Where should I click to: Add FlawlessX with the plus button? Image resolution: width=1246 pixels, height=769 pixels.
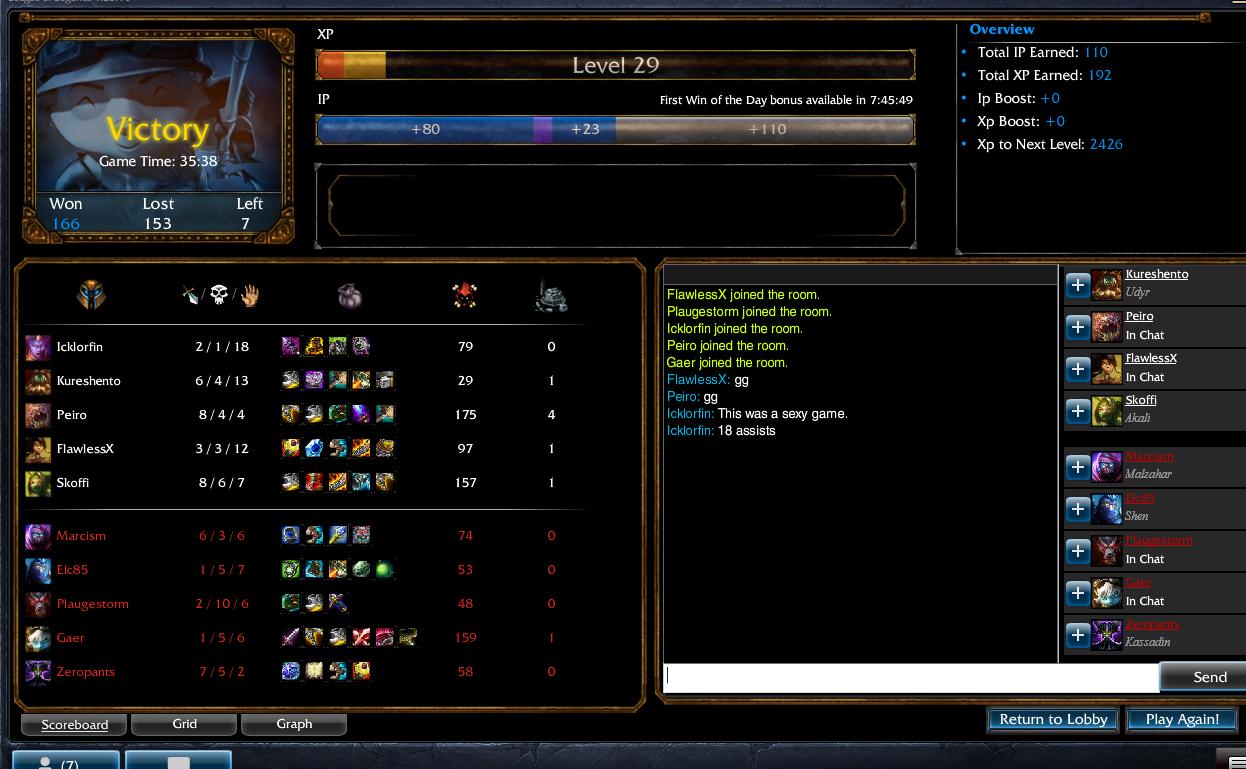point(1077,369)
